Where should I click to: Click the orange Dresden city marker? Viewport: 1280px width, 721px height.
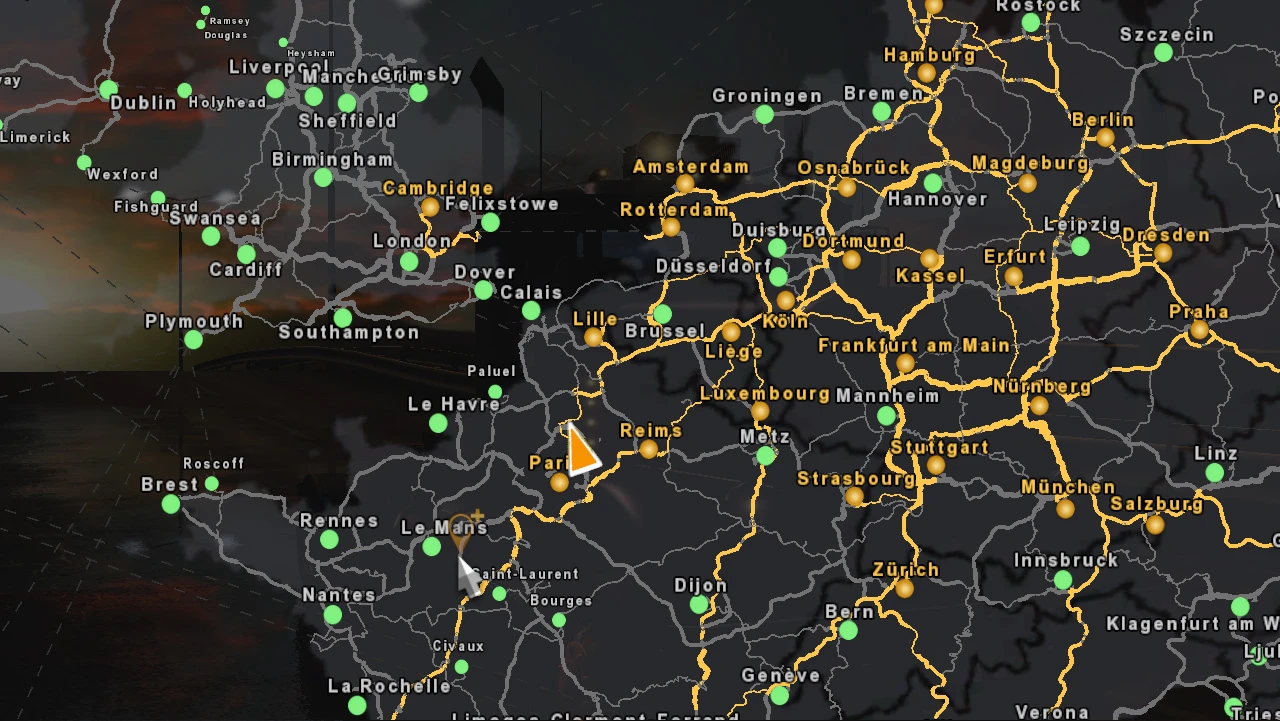[1163, 251]
